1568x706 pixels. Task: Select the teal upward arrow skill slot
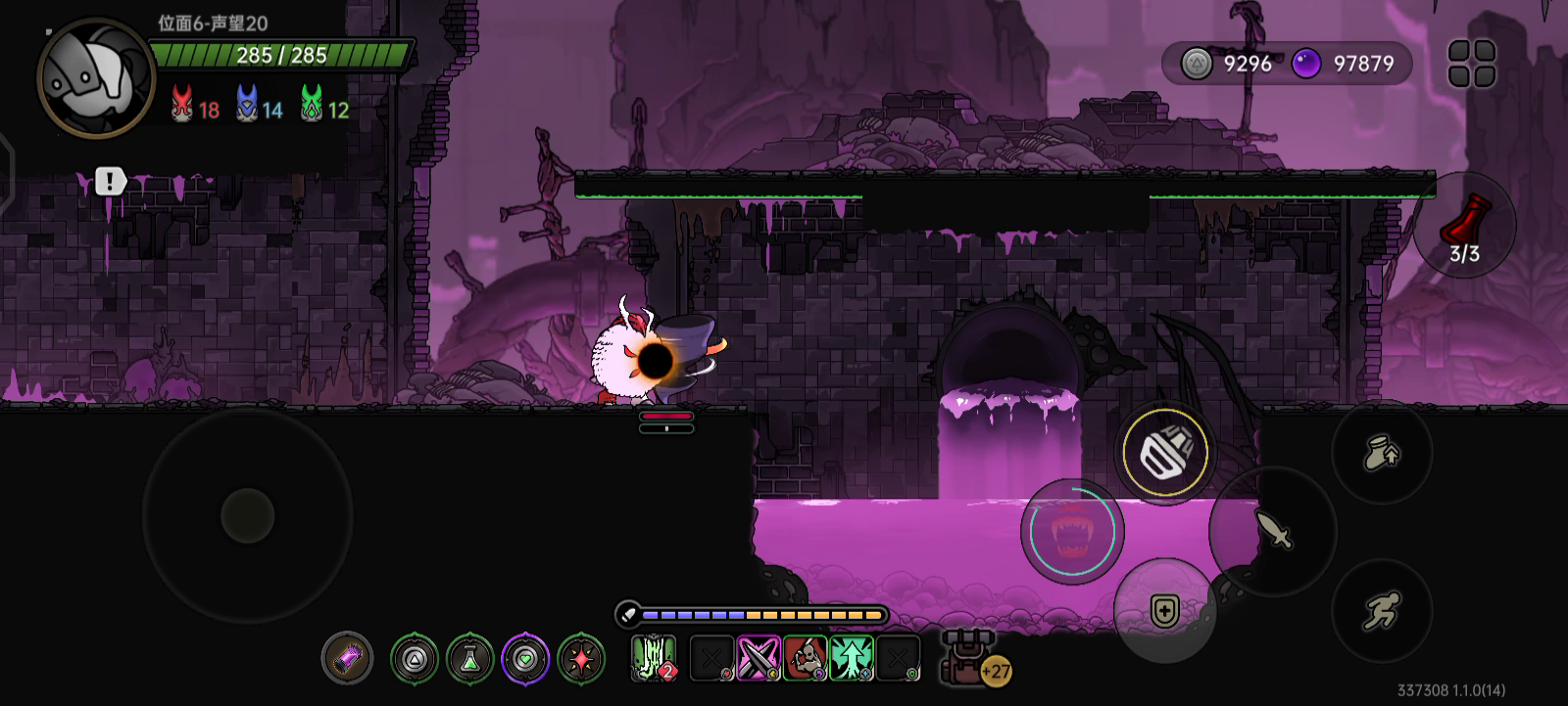coord(852,658)
